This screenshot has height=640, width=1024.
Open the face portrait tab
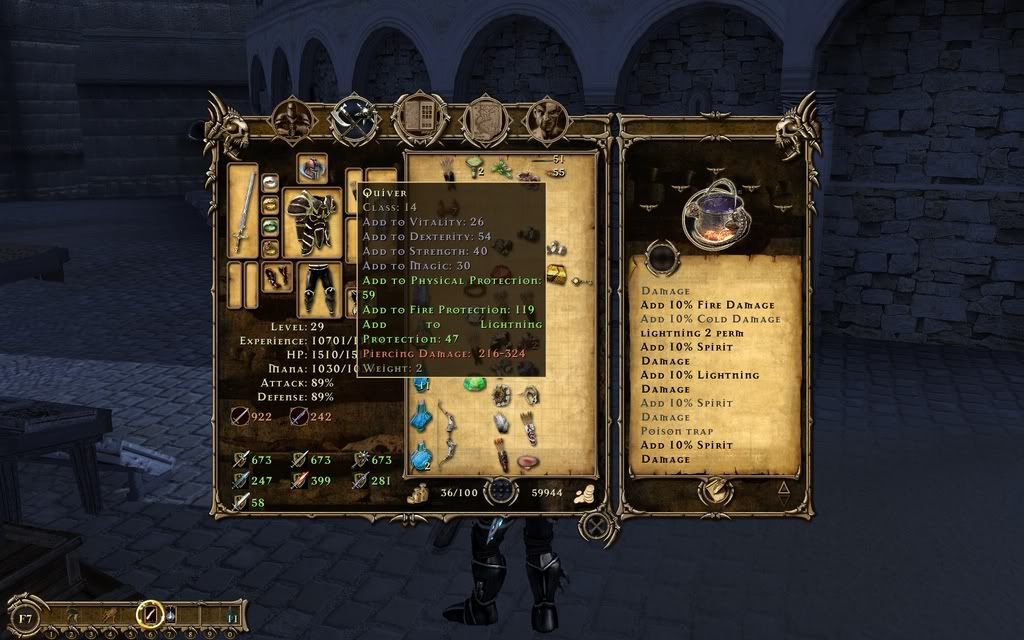[x=547, y=119]
